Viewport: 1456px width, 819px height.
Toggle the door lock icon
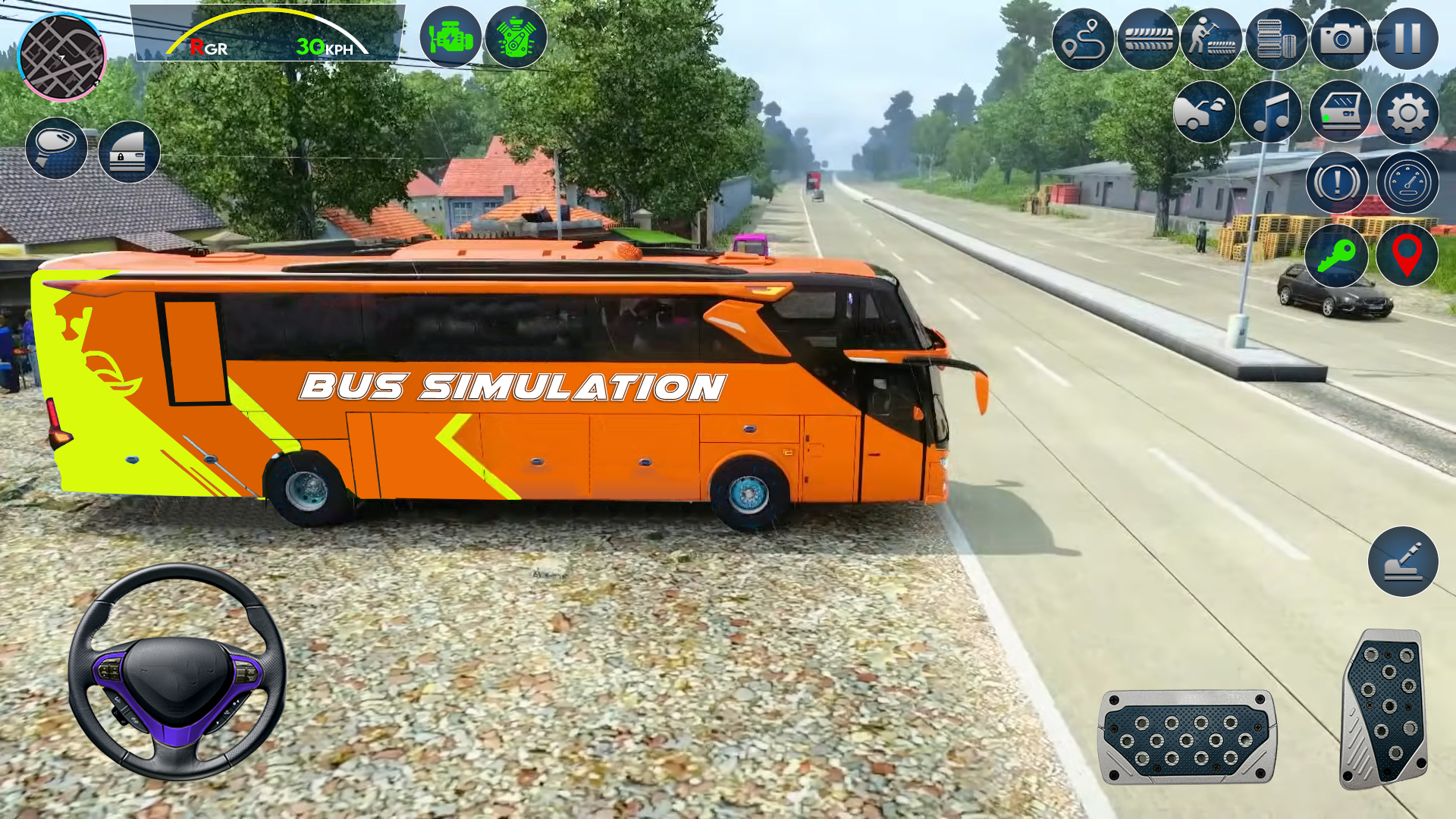click(130, 152)
